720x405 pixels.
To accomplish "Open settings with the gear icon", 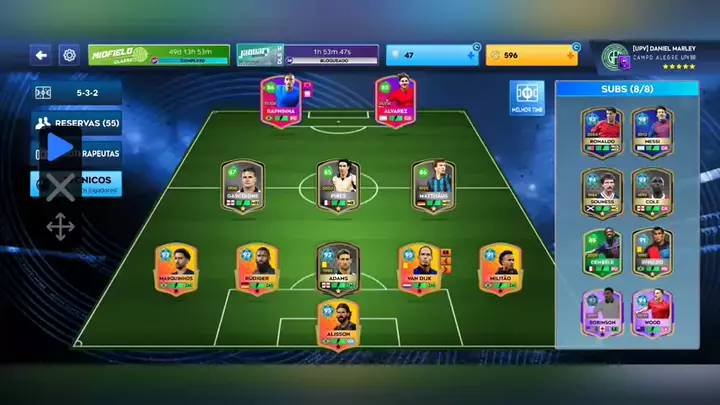I will click(69, 55).
